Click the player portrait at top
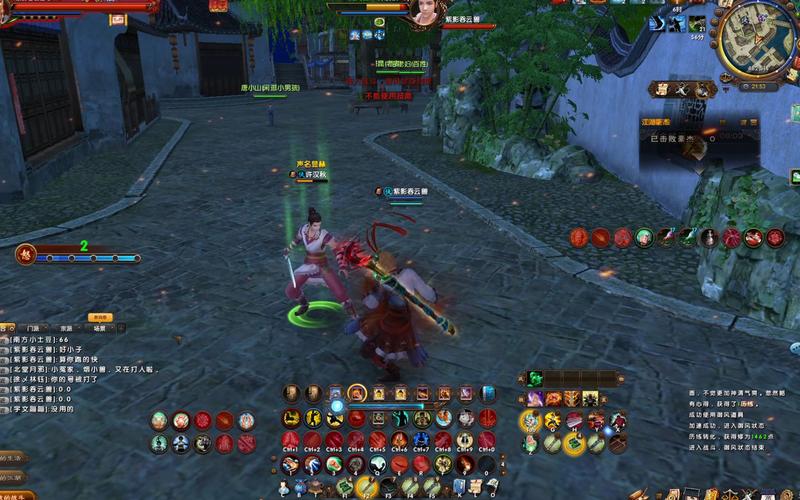800x500 pixels. pos(424,12)
